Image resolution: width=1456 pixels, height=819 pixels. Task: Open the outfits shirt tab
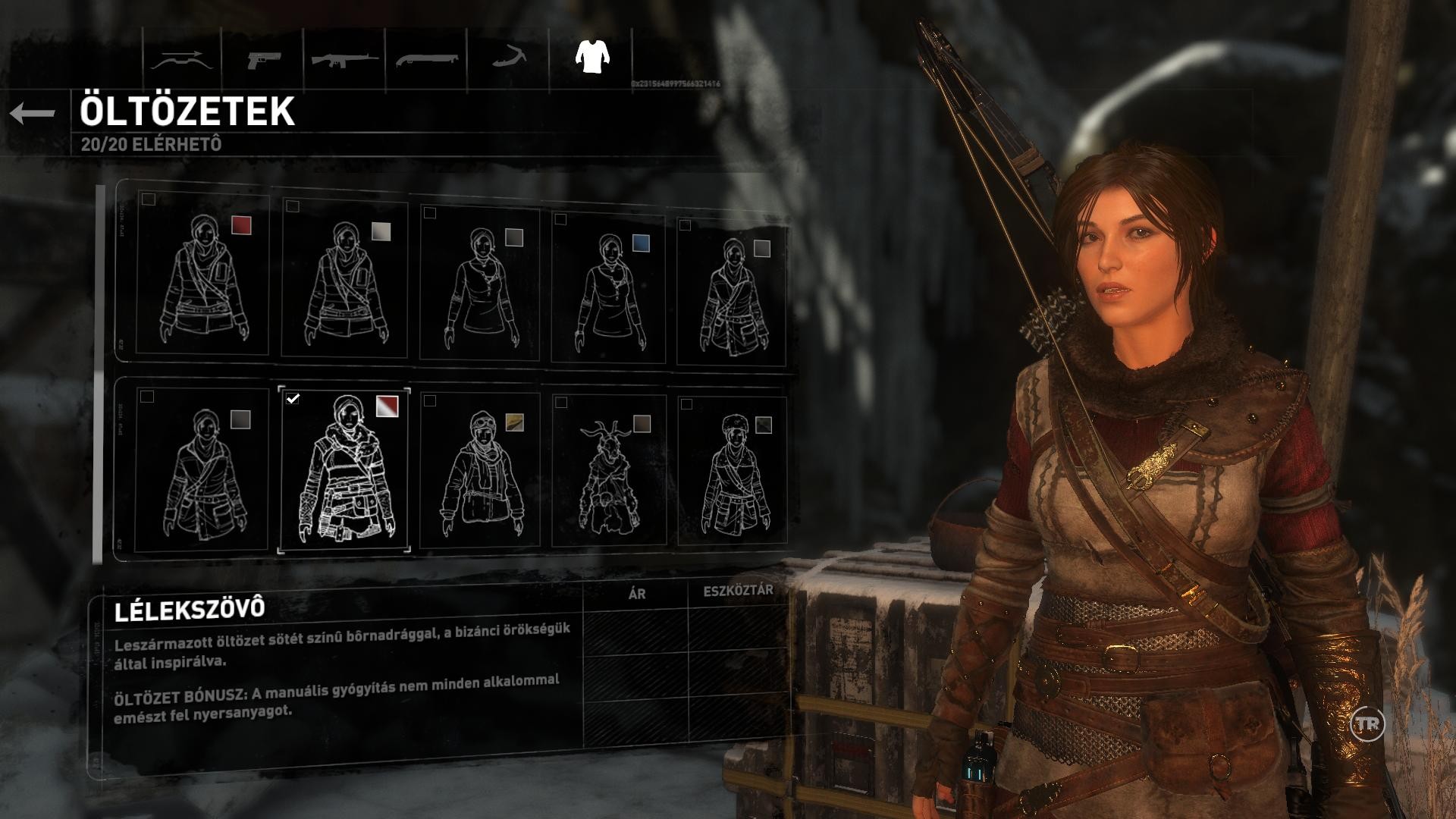pyautogui.click(x=591, y=56)
